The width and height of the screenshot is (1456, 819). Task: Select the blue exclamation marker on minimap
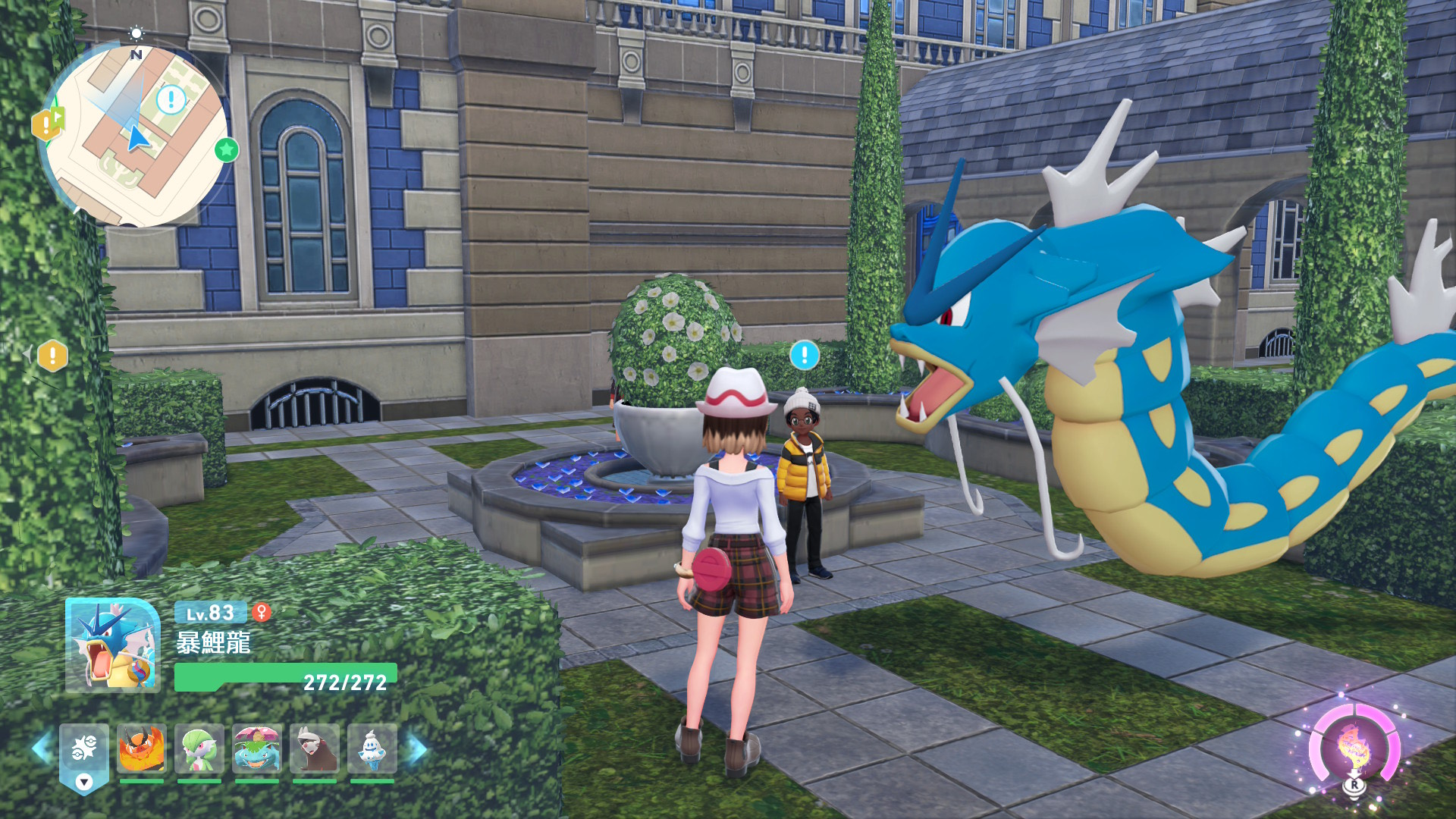(x=171, y=99)
